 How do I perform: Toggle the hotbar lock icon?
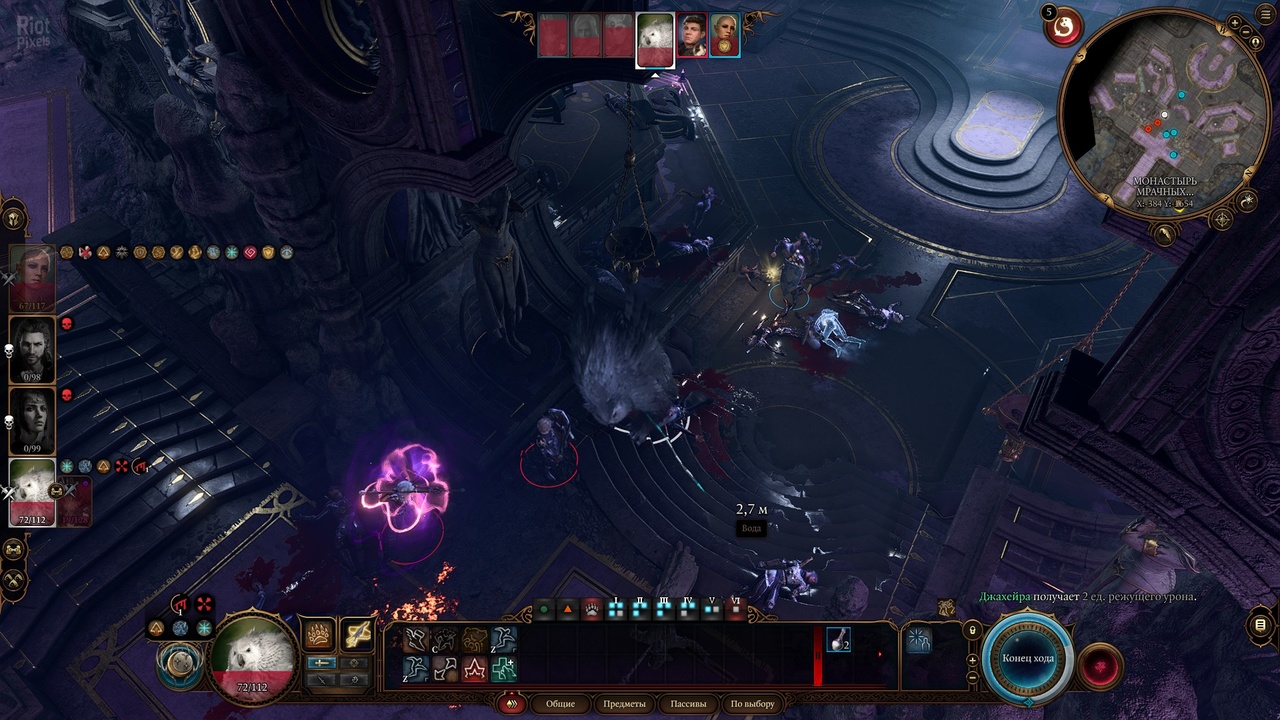point(972,630)
